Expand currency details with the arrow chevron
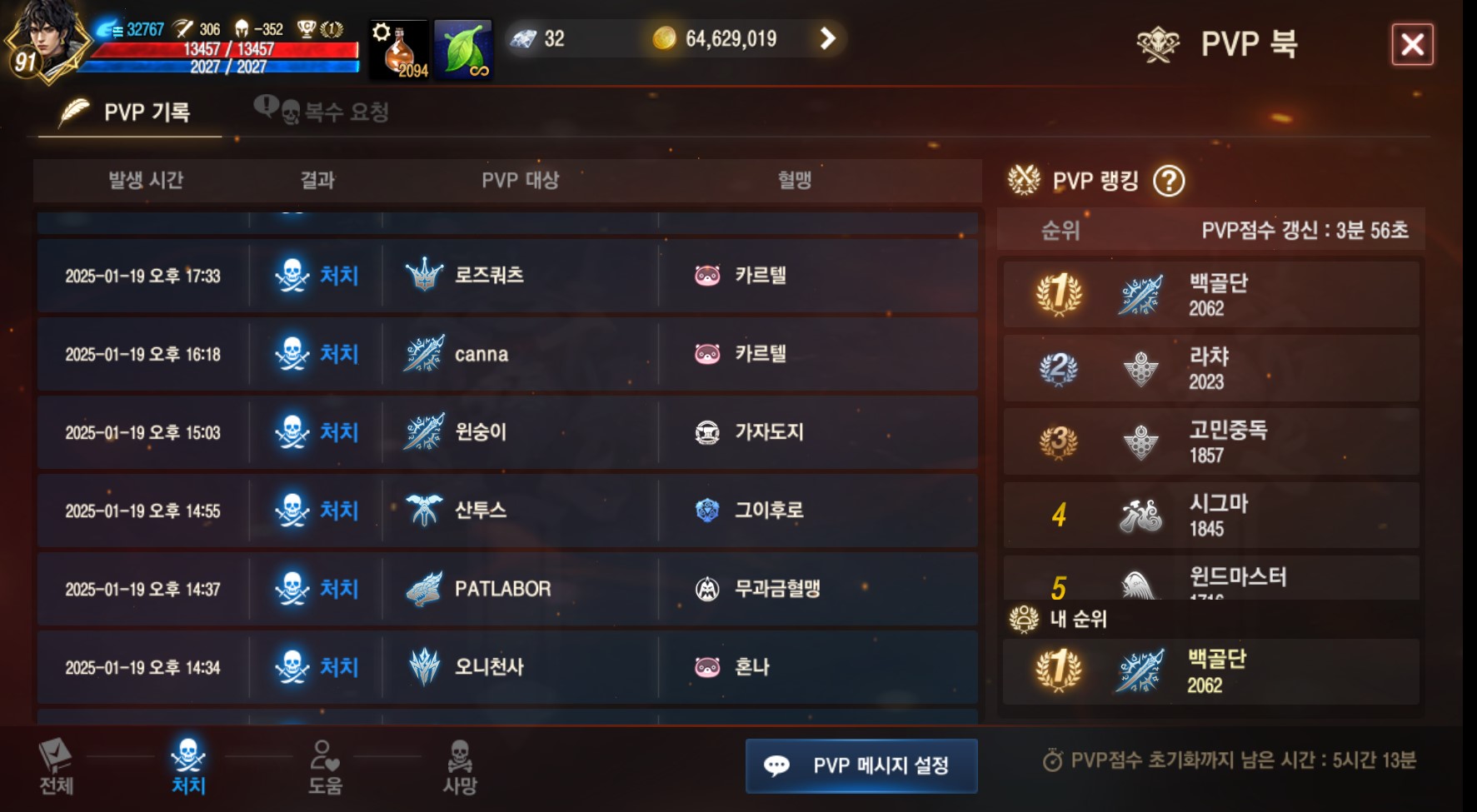Screen dimensions: 1477x812 [827, 38]
